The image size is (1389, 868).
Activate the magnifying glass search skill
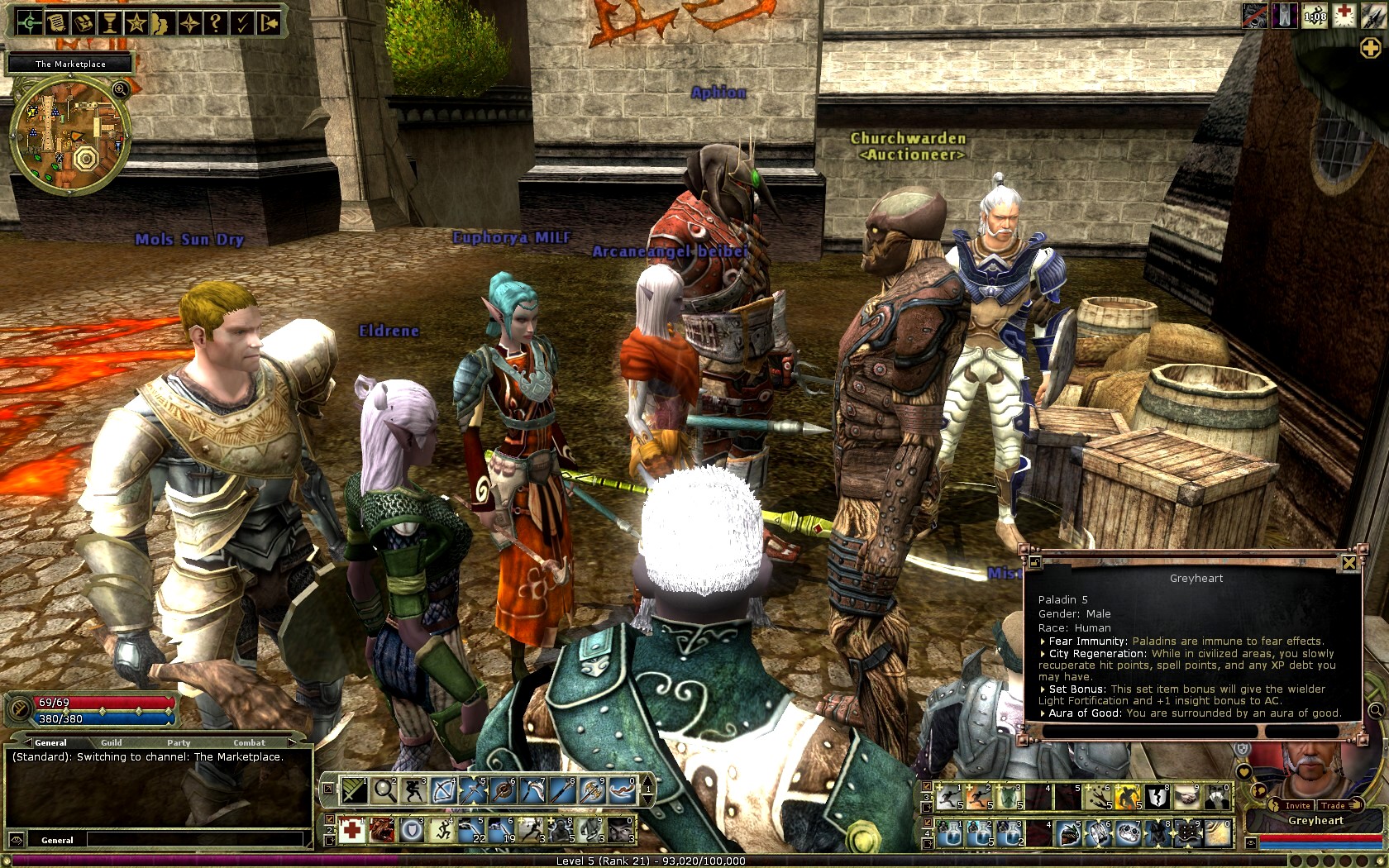click(384, 790)
